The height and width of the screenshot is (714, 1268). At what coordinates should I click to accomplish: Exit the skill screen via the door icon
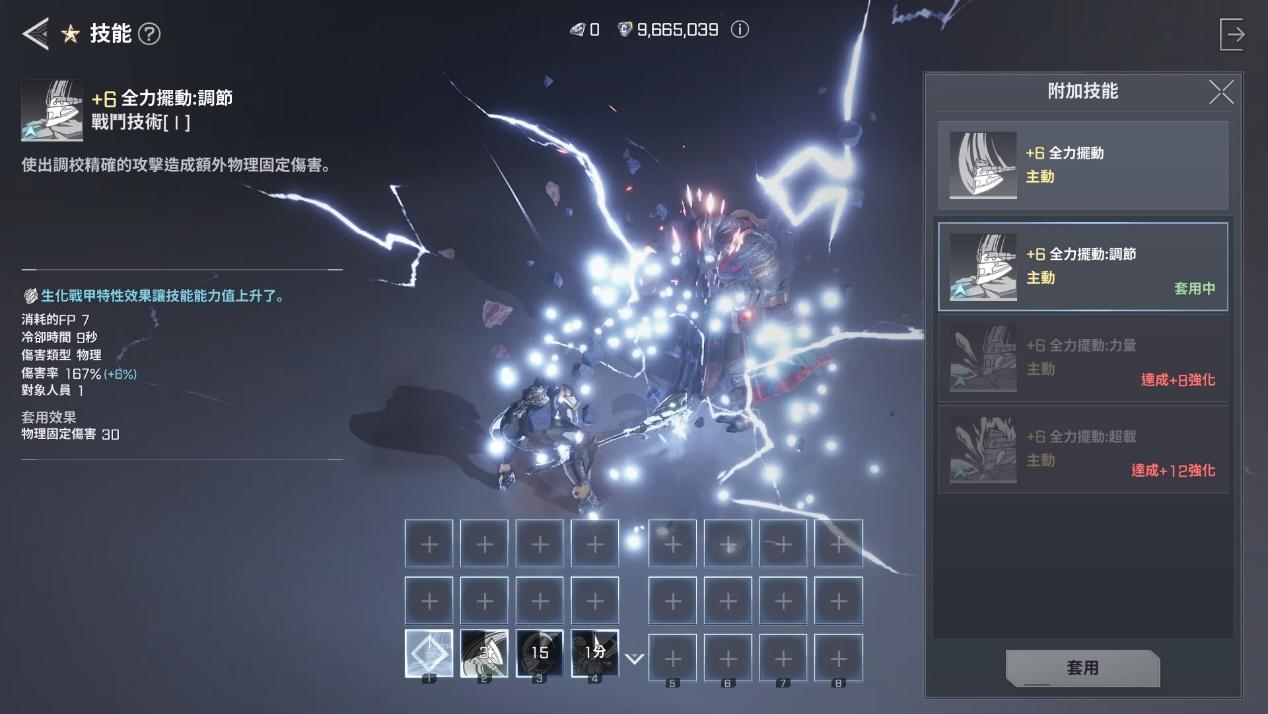coord(1233,34)
